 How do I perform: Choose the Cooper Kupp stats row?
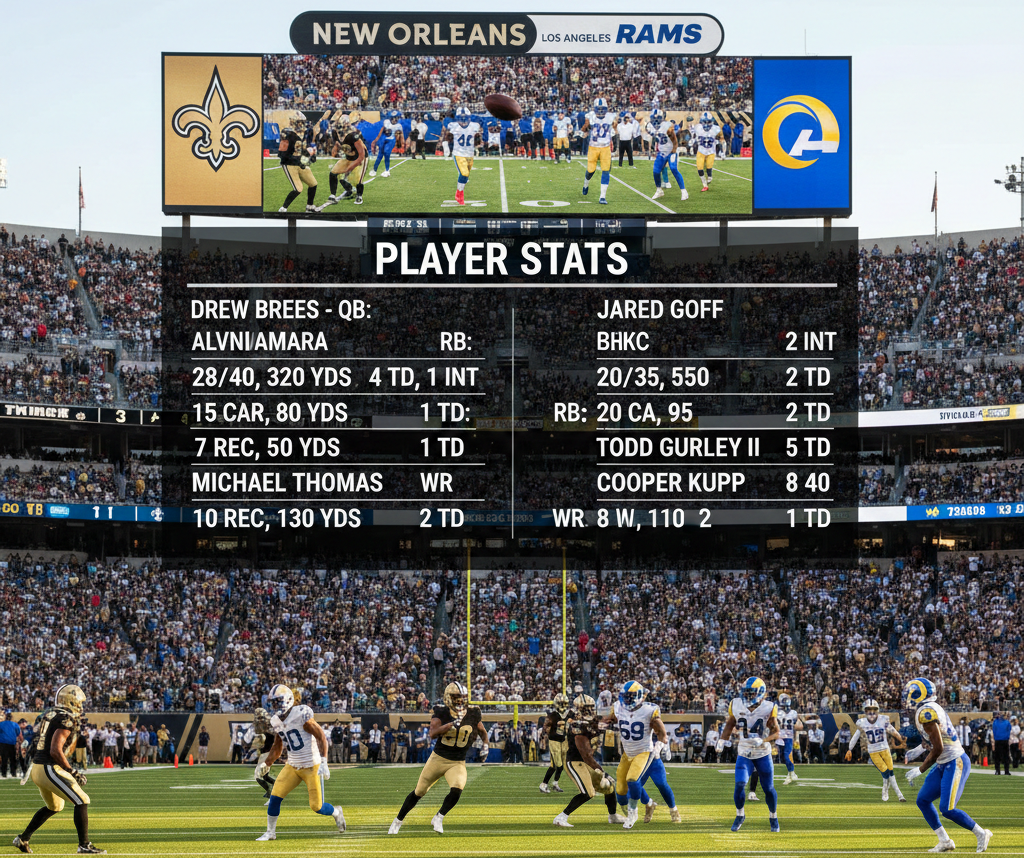pyautogui.click(x=713, y=482)
